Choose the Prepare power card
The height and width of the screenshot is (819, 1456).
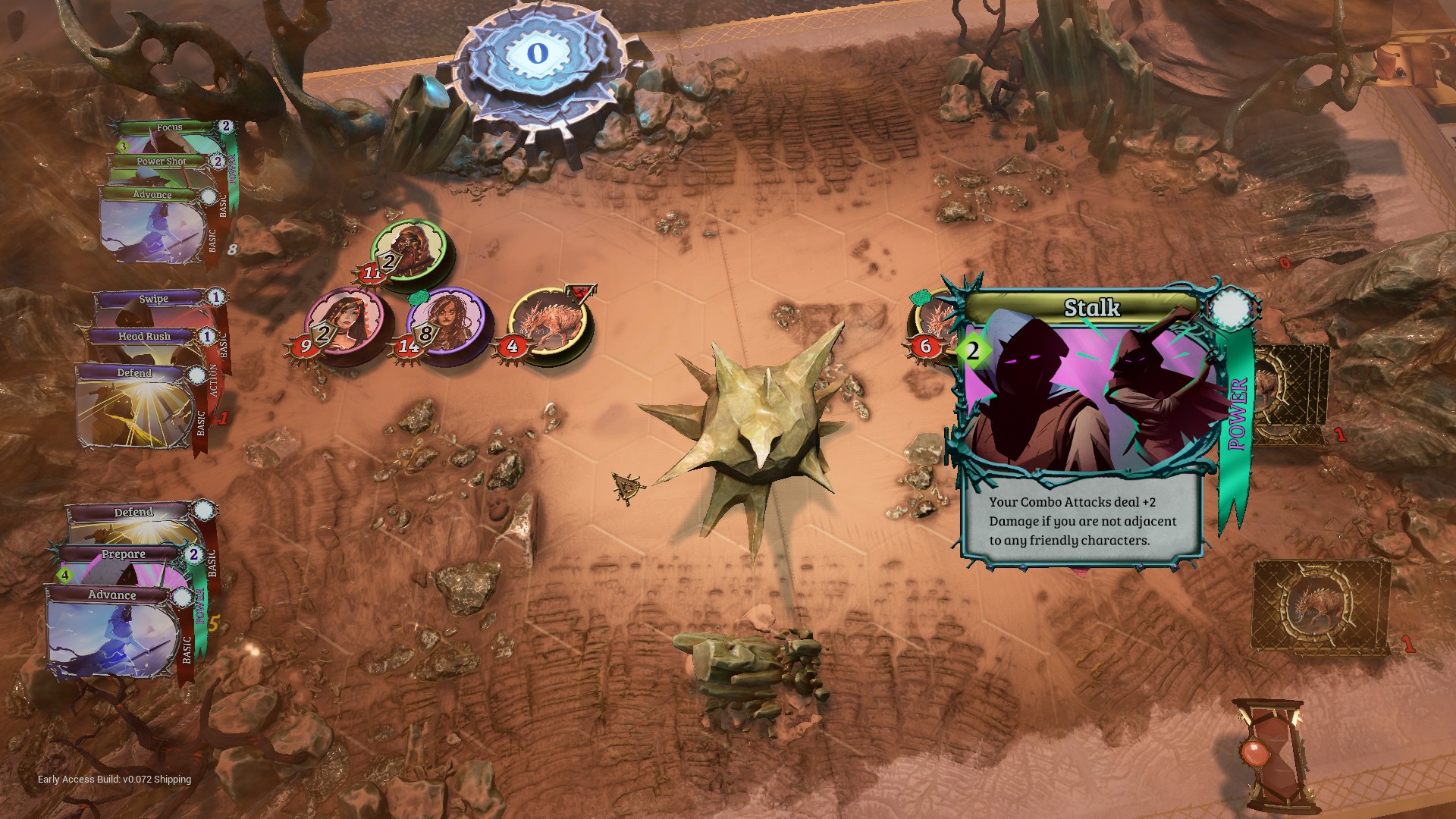(x=123, y=555)
